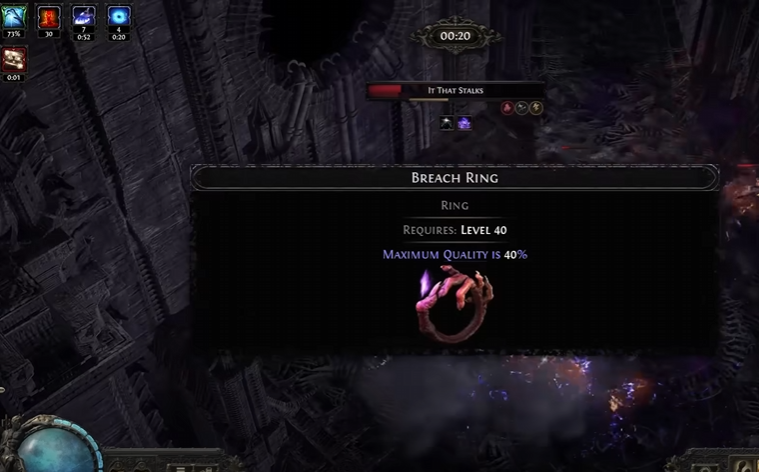759x472 pixels.
Task: Click the dark cone debuff under the boss bar
Action: click(x=447, y=123)
